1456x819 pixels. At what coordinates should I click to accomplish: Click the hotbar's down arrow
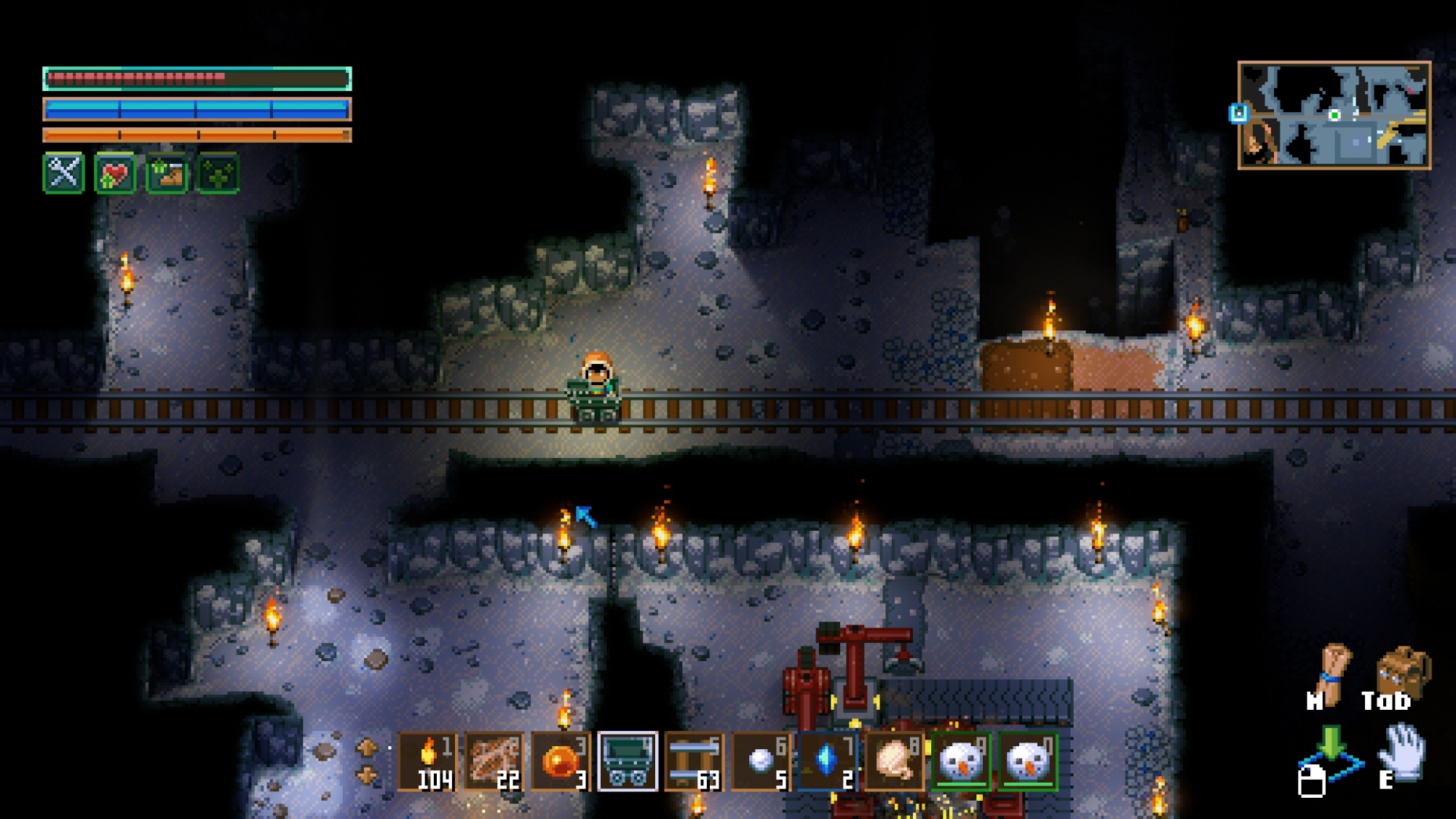click(367, 776)
